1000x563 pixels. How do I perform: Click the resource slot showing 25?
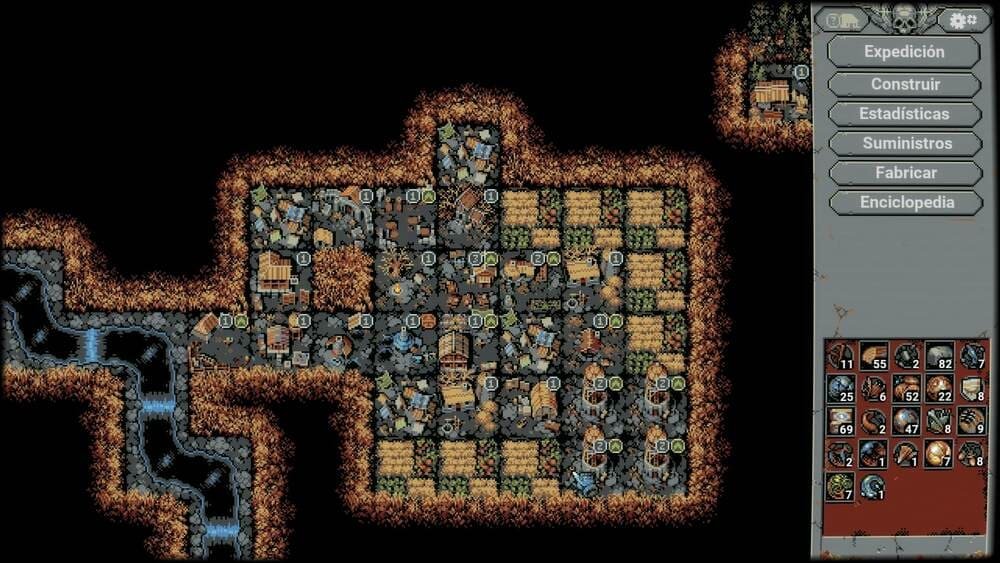(x=841, y=388)
